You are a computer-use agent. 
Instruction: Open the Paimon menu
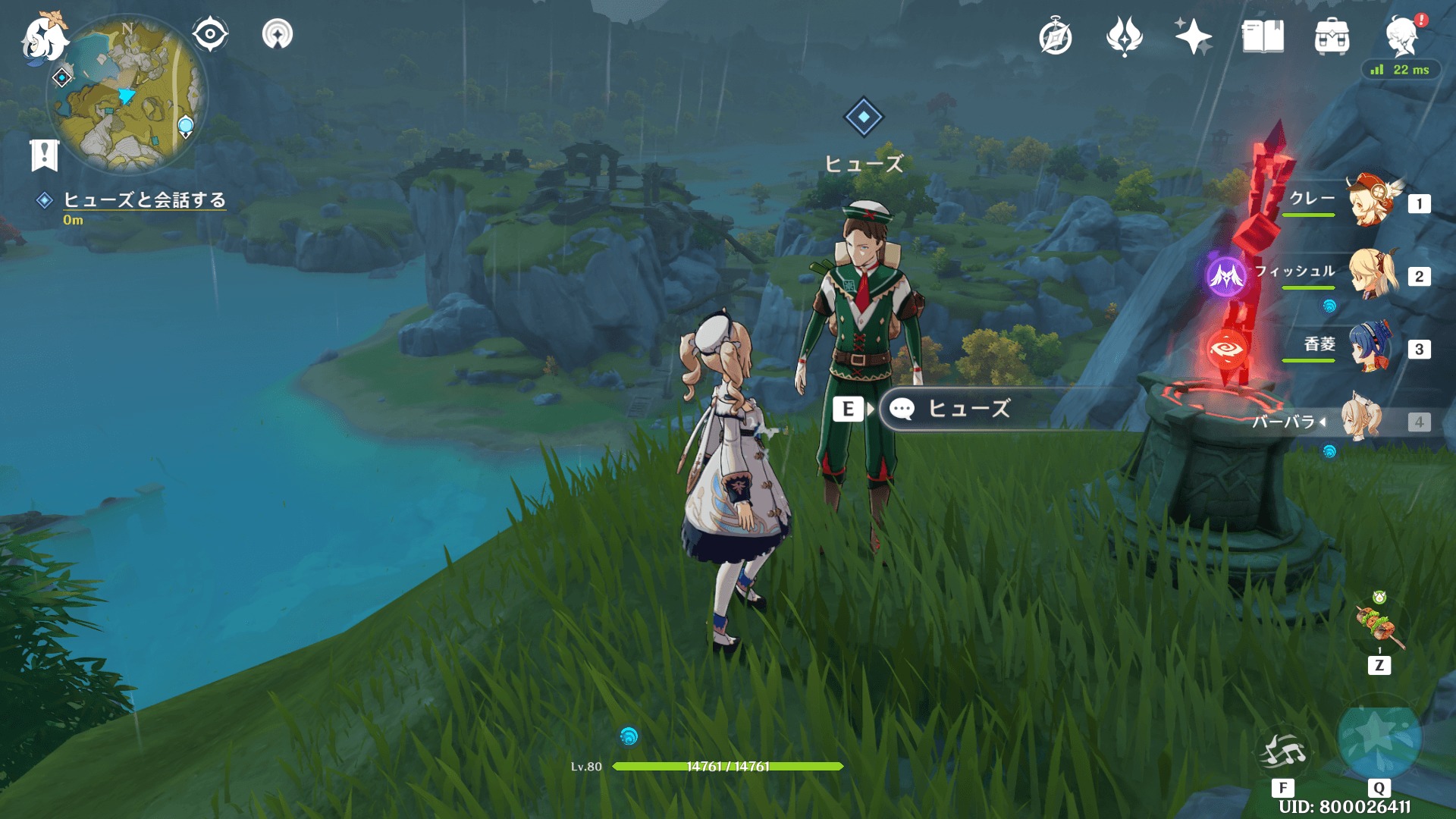43,38
